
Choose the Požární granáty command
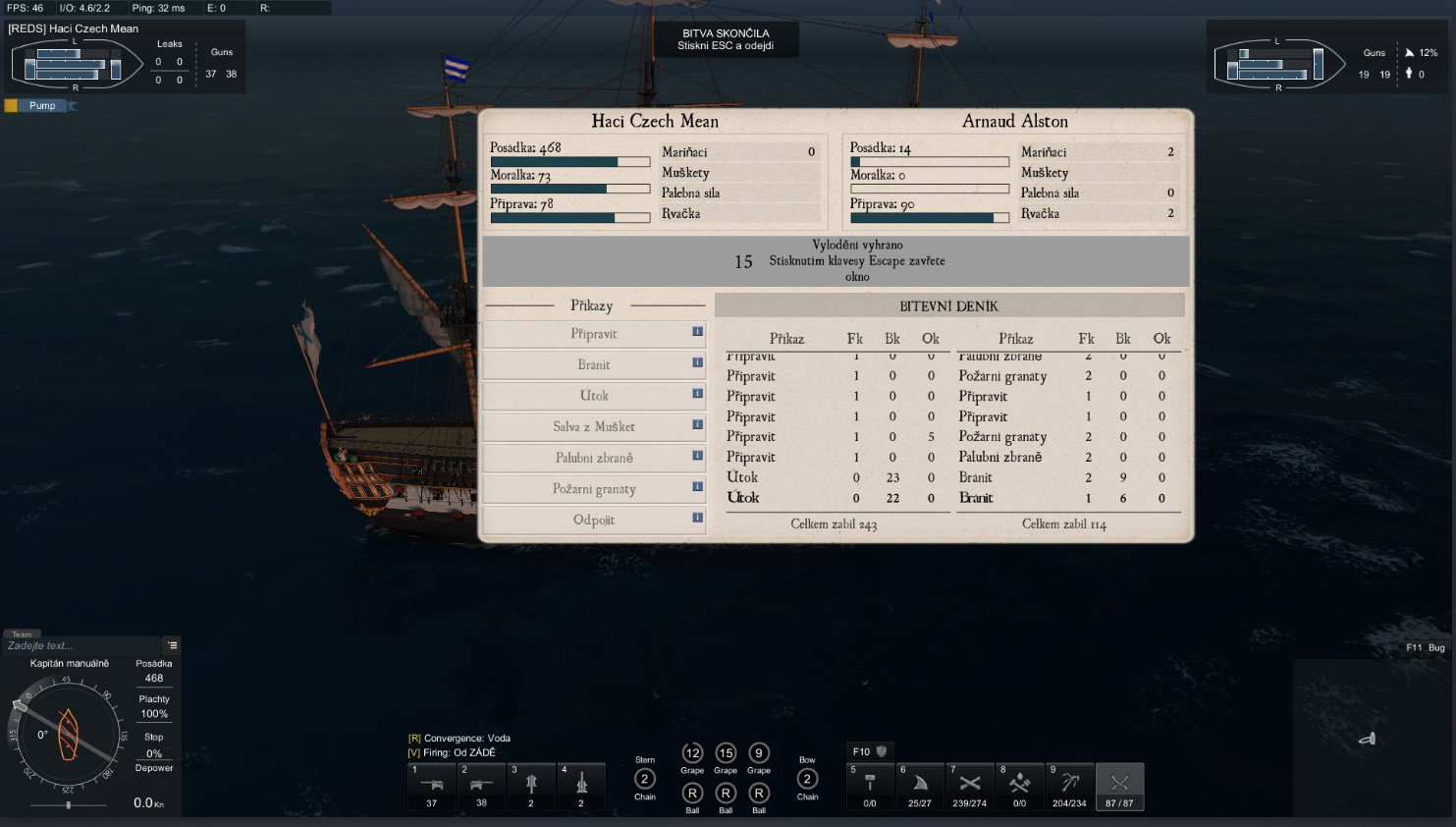click(593, 489)
